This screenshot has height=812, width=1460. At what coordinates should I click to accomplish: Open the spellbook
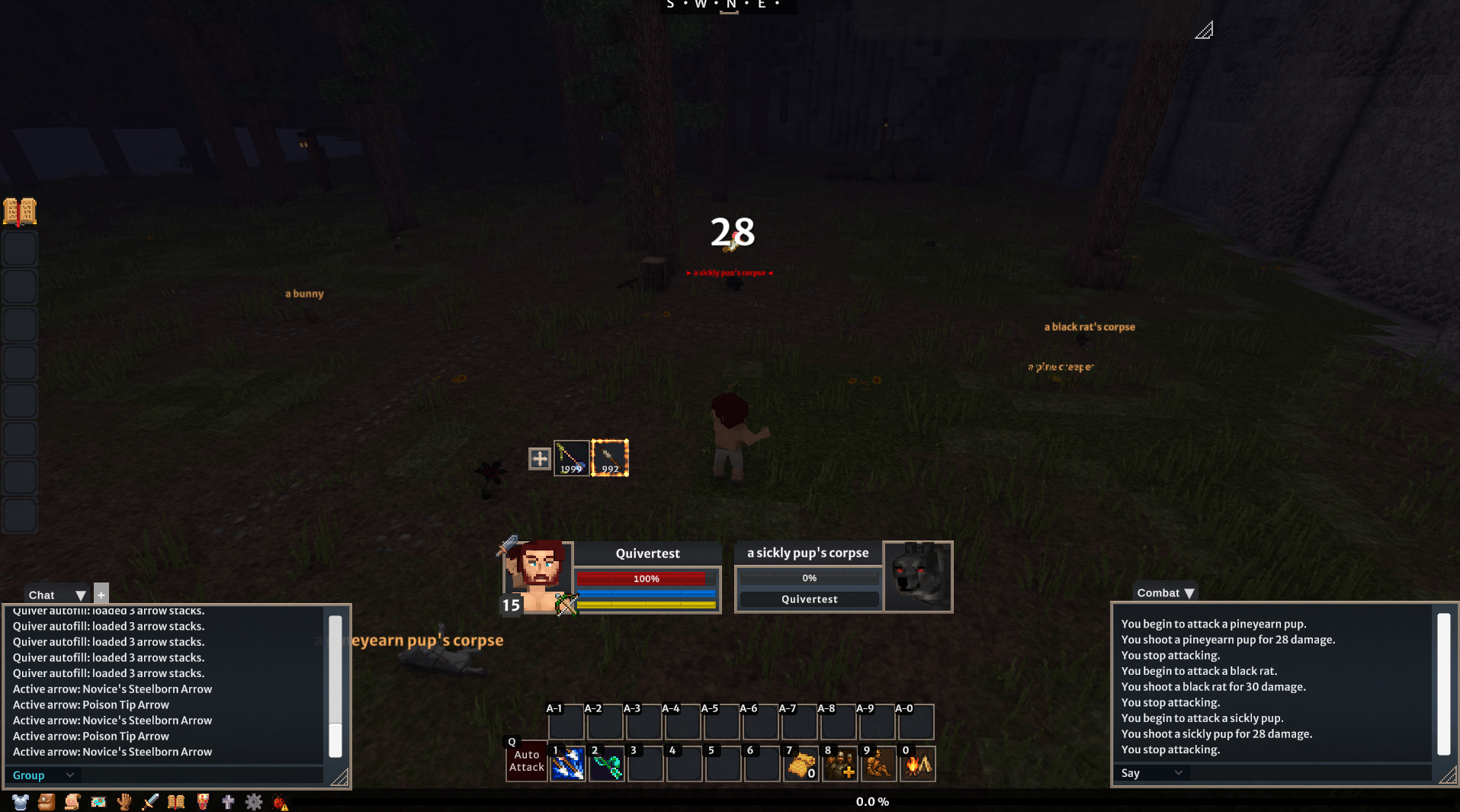175,801
